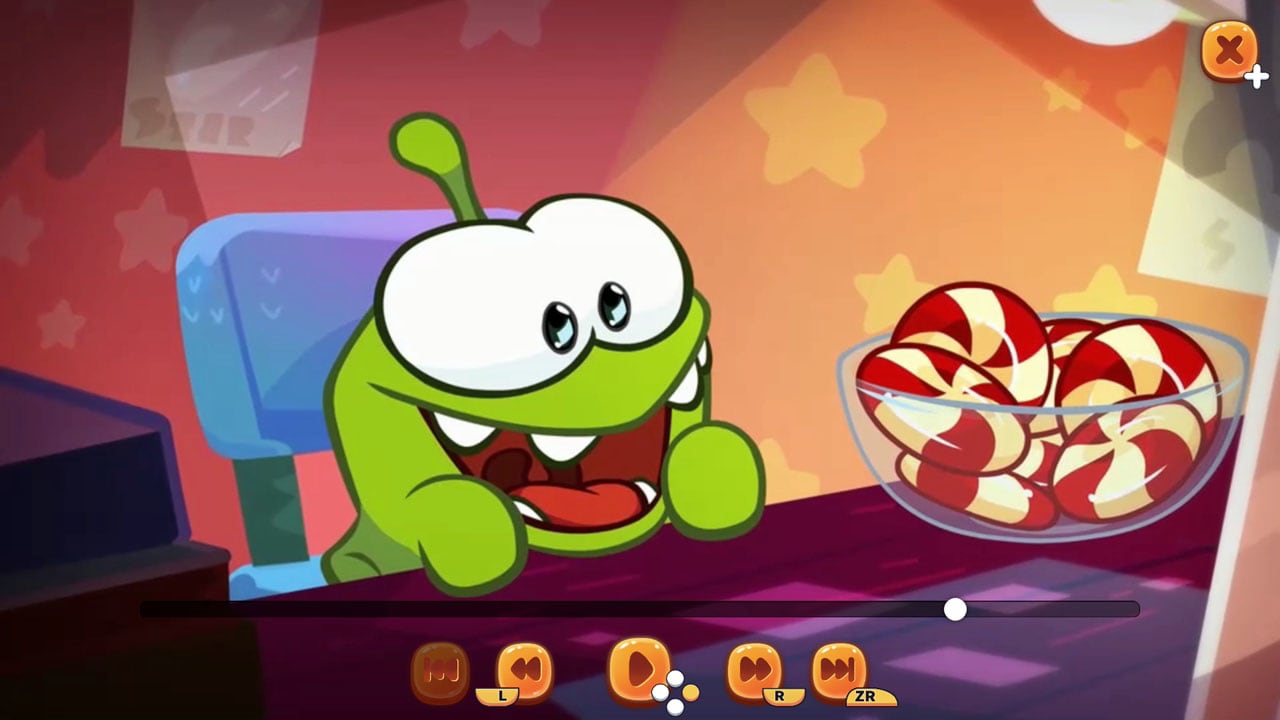Click the filled portion of the seek bar
This screenshot has height=720, width=1280.
(x=550, y=606)
